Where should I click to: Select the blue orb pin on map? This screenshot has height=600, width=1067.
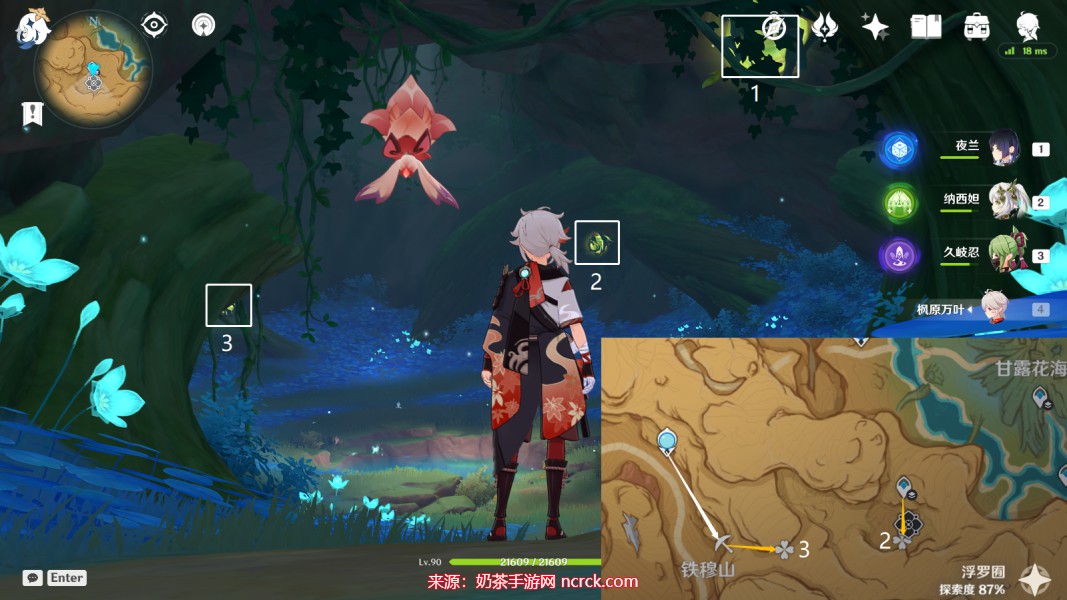coord(667,439)
